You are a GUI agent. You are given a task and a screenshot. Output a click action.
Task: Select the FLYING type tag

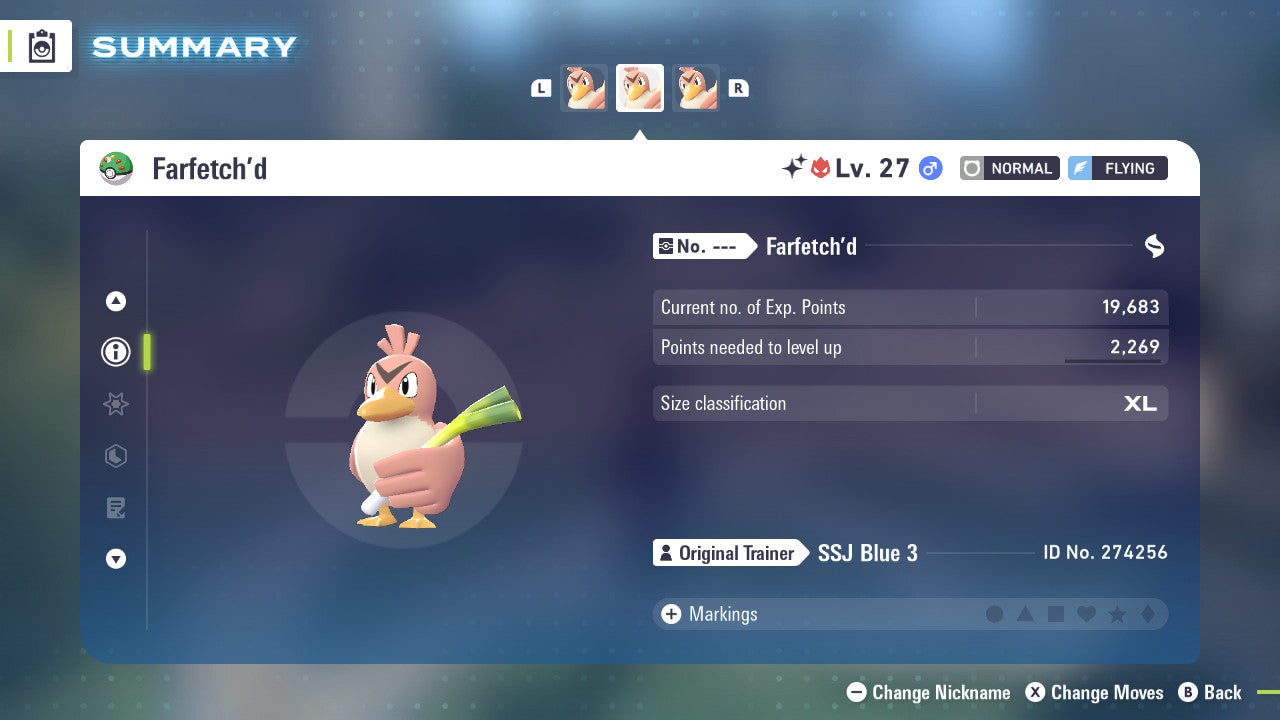(x=1117, y=168)
